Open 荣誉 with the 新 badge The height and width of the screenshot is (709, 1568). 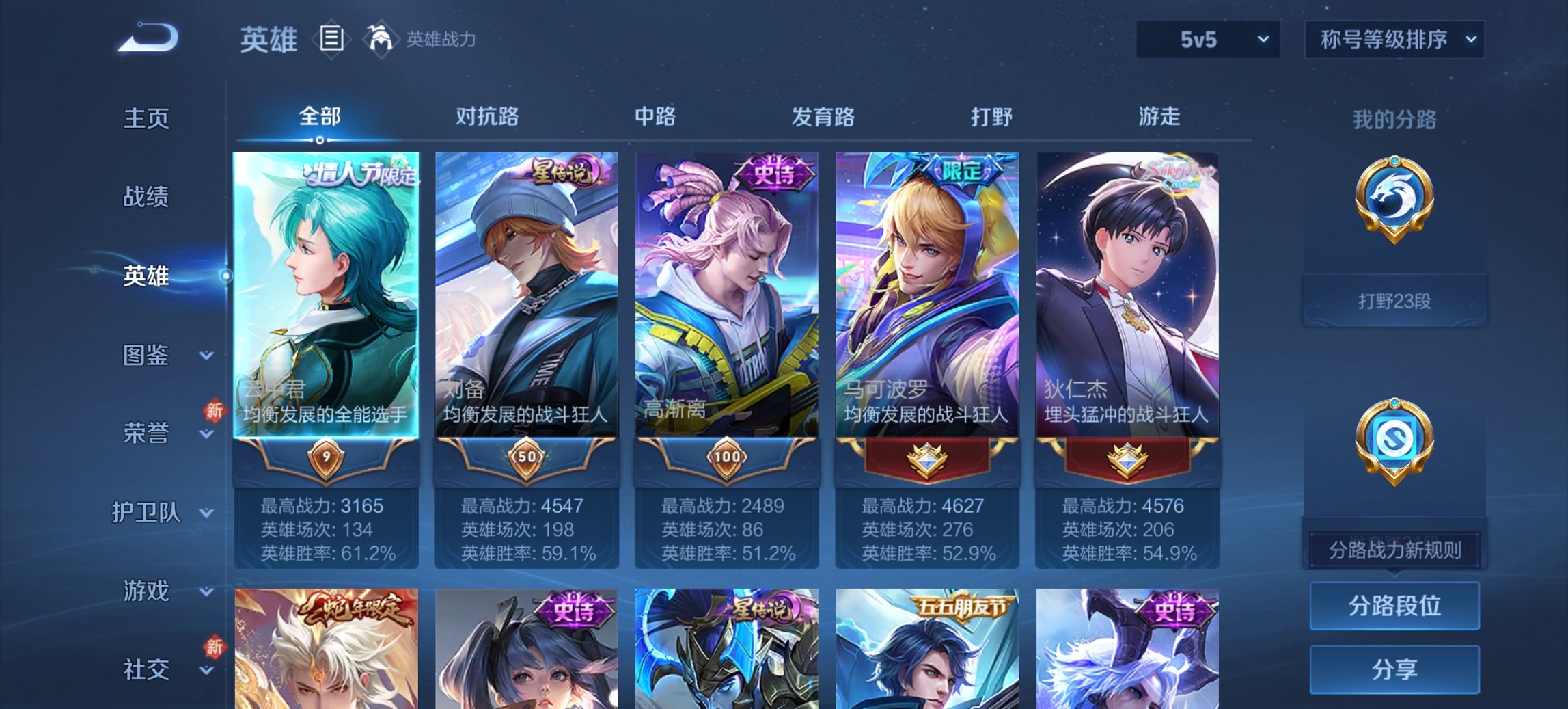[147, 432]
